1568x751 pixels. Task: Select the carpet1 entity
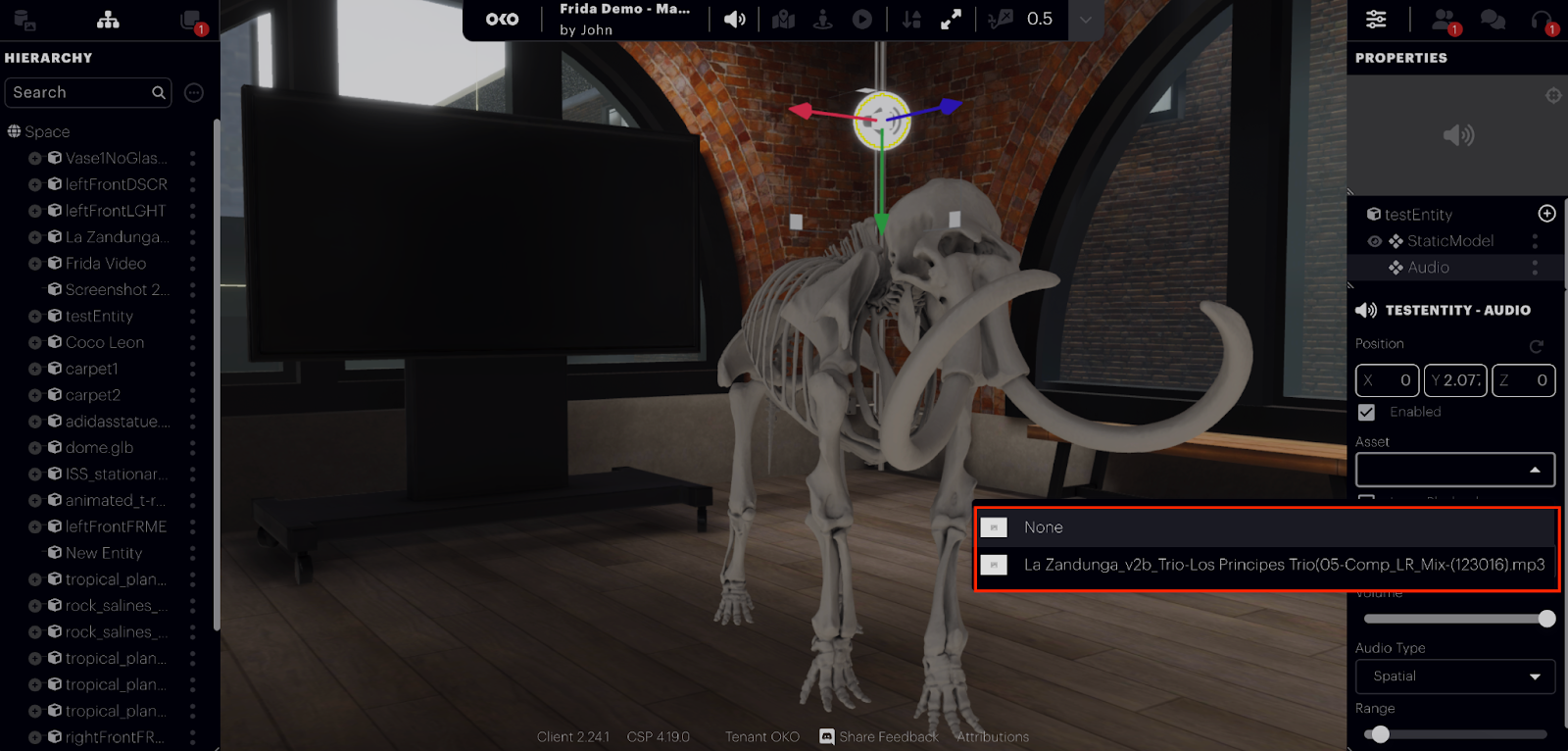pos(92,369)
